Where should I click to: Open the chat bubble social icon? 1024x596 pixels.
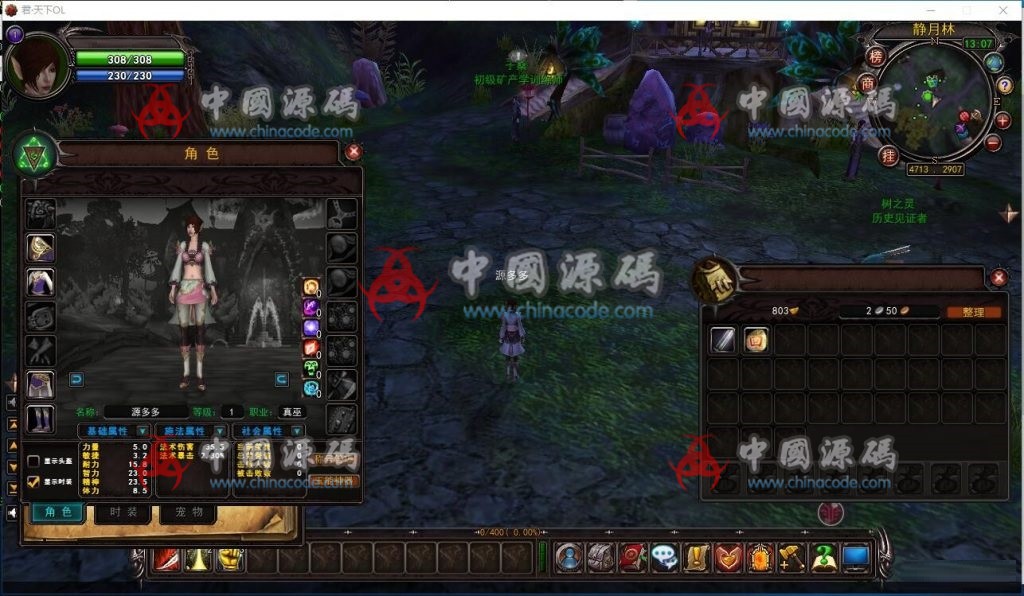pos(664,558)
